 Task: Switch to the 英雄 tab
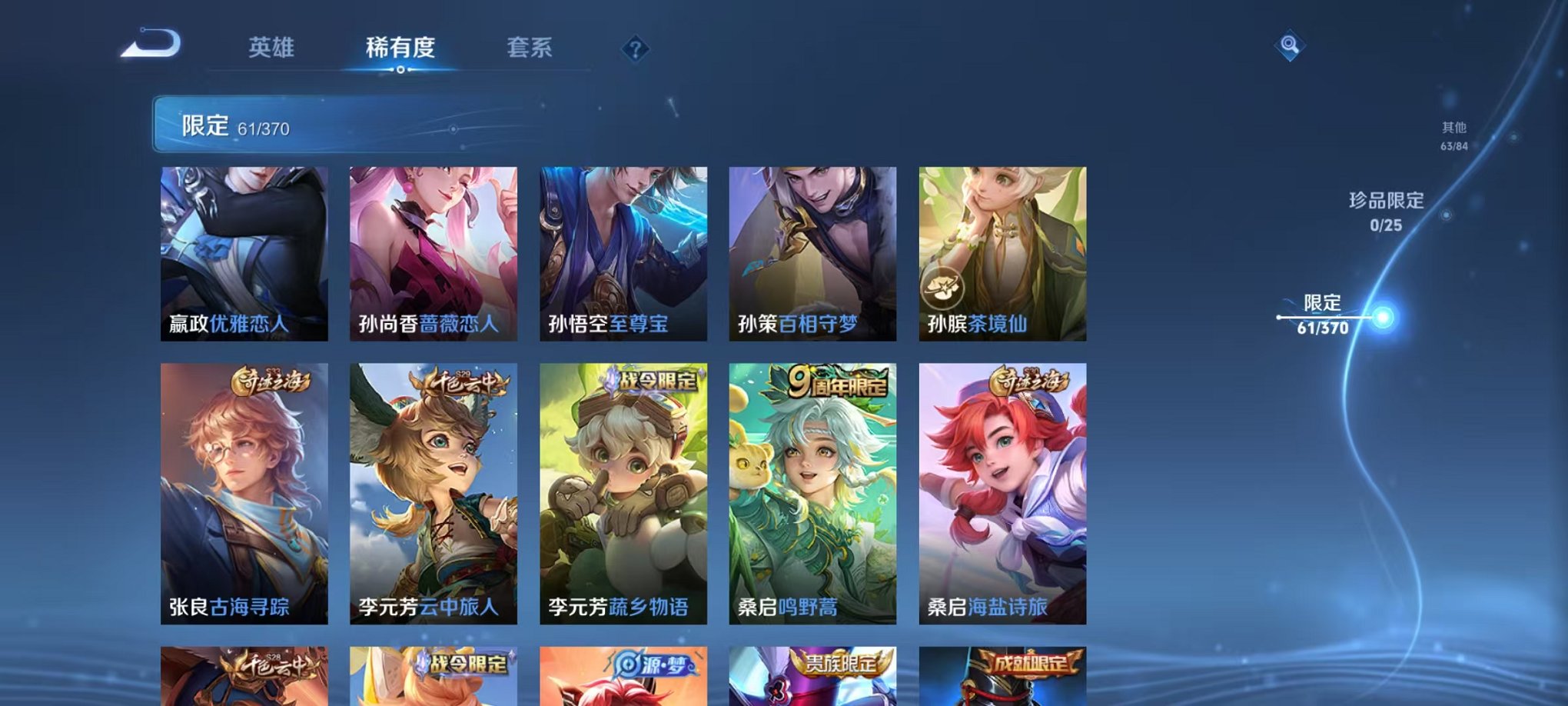point(271,46)
